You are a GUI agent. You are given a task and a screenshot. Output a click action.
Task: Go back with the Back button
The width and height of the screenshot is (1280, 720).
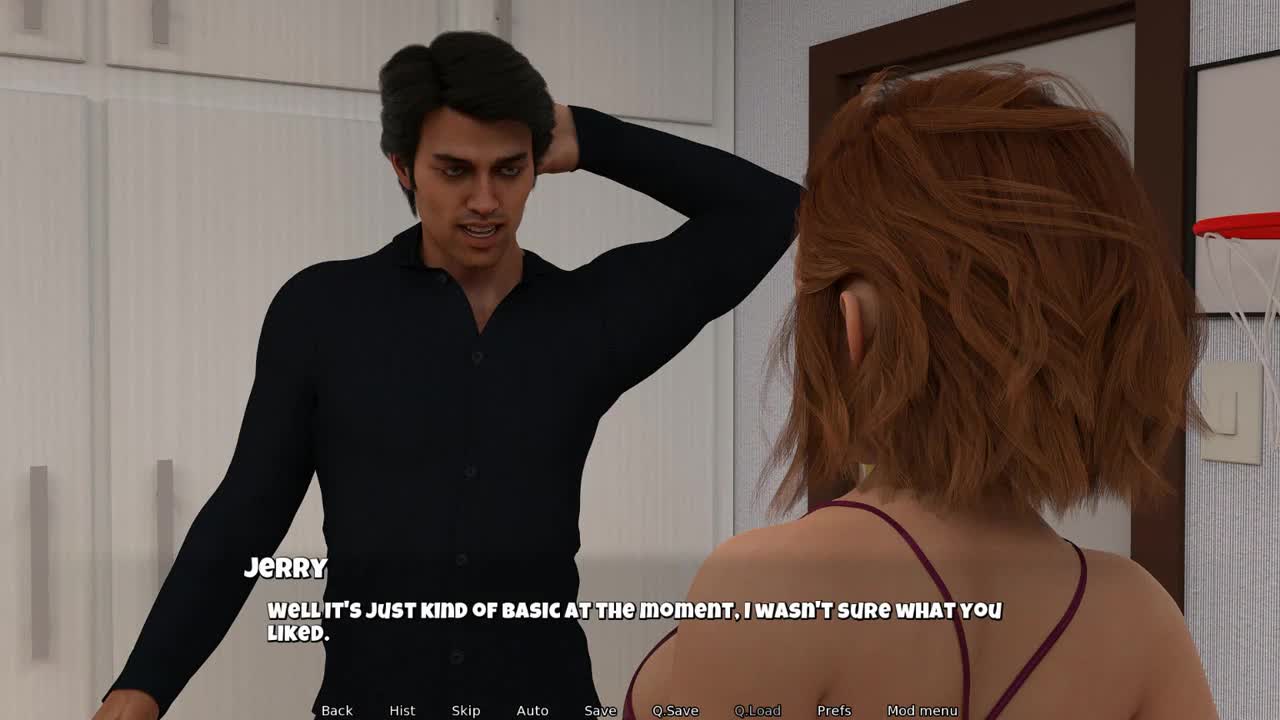point(337,710)
